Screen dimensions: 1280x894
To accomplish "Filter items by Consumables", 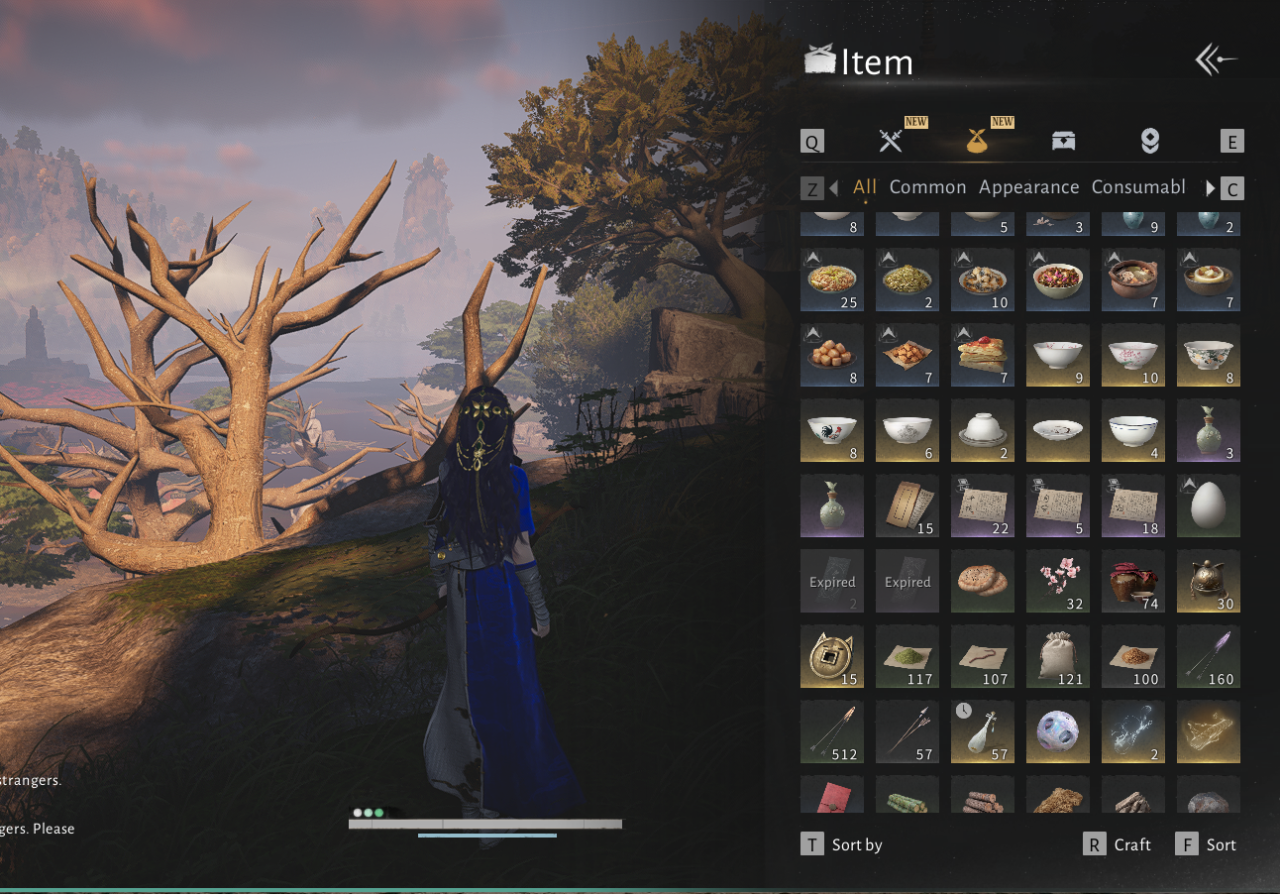I will (x=1138, y=187).
